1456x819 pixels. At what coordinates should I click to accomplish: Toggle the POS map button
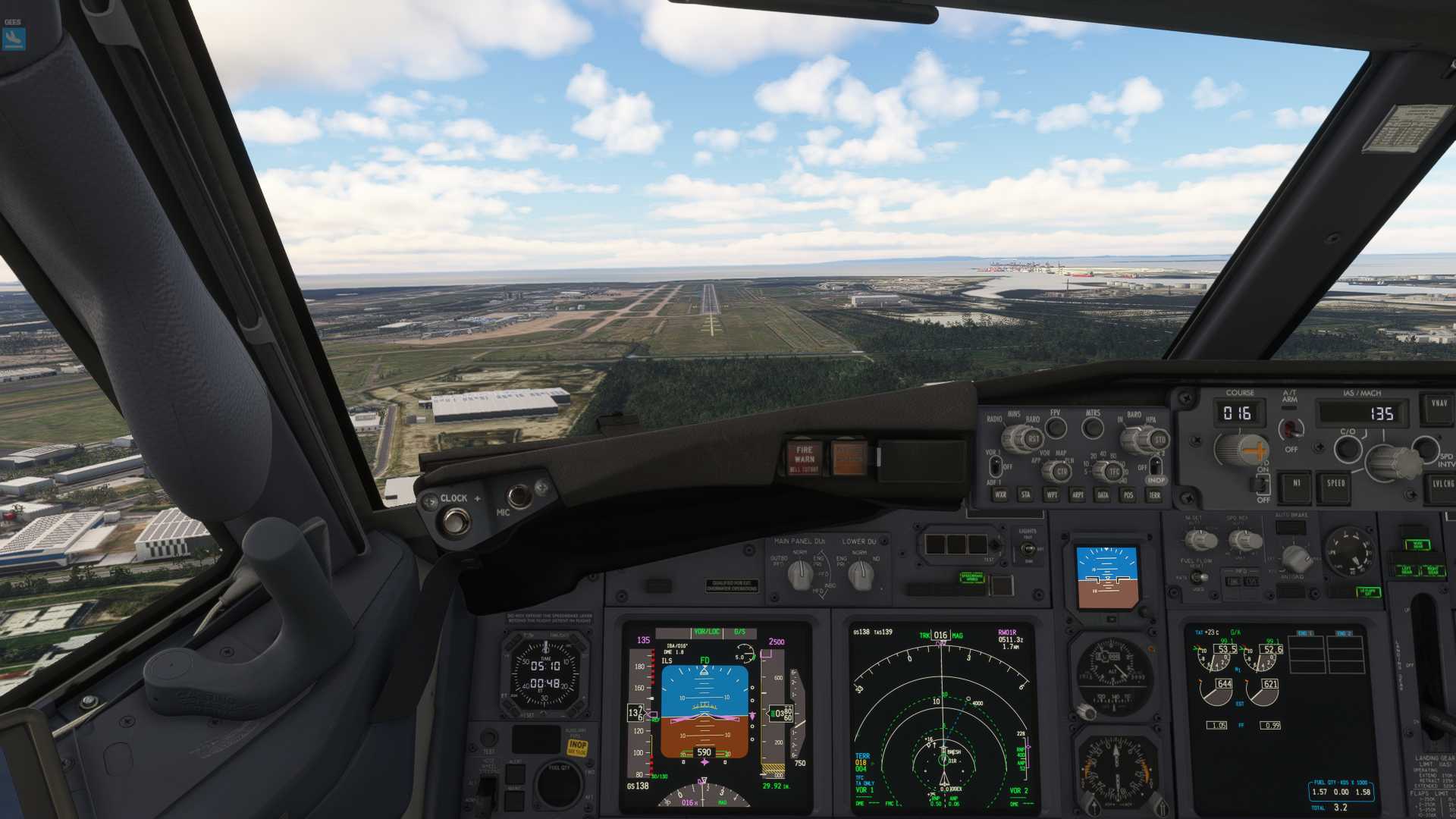(1128, 495)
